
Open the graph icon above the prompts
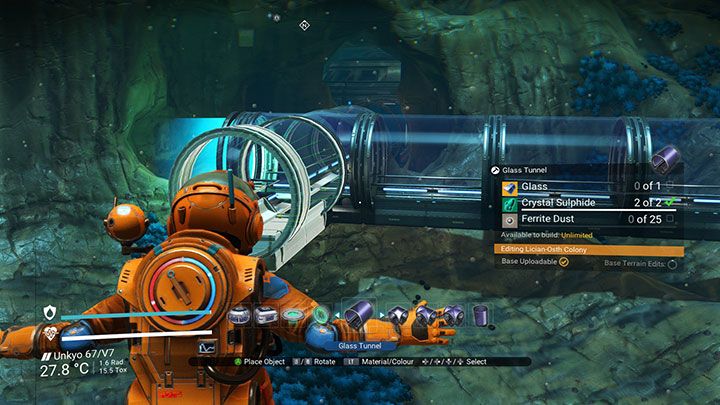[207, 346]
